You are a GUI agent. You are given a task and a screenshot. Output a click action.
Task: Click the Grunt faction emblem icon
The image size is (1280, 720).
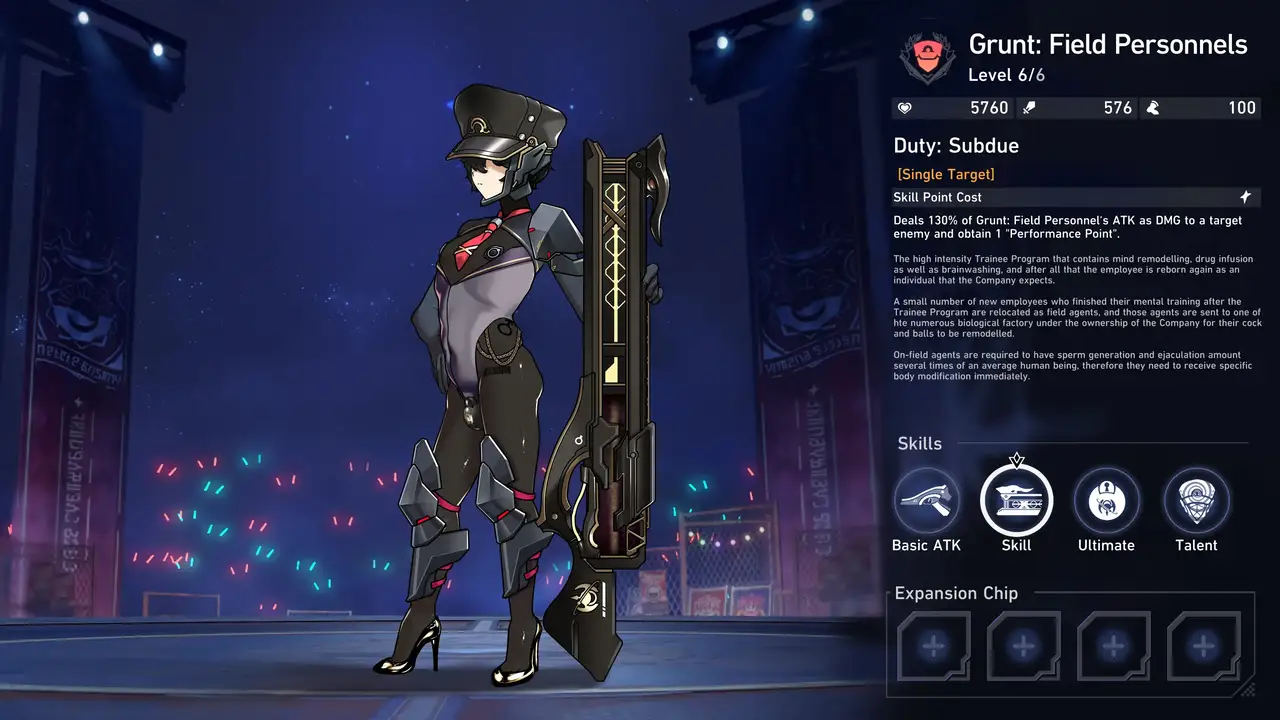927,57
